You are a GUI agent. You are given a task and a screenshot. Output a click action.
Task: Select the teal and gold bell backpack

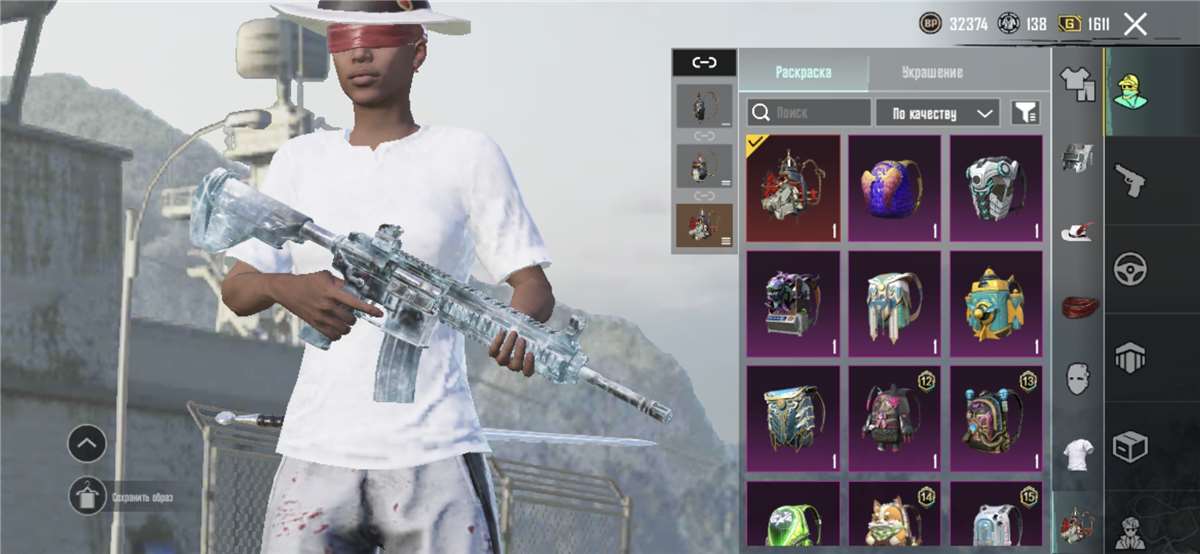[996, 303]
